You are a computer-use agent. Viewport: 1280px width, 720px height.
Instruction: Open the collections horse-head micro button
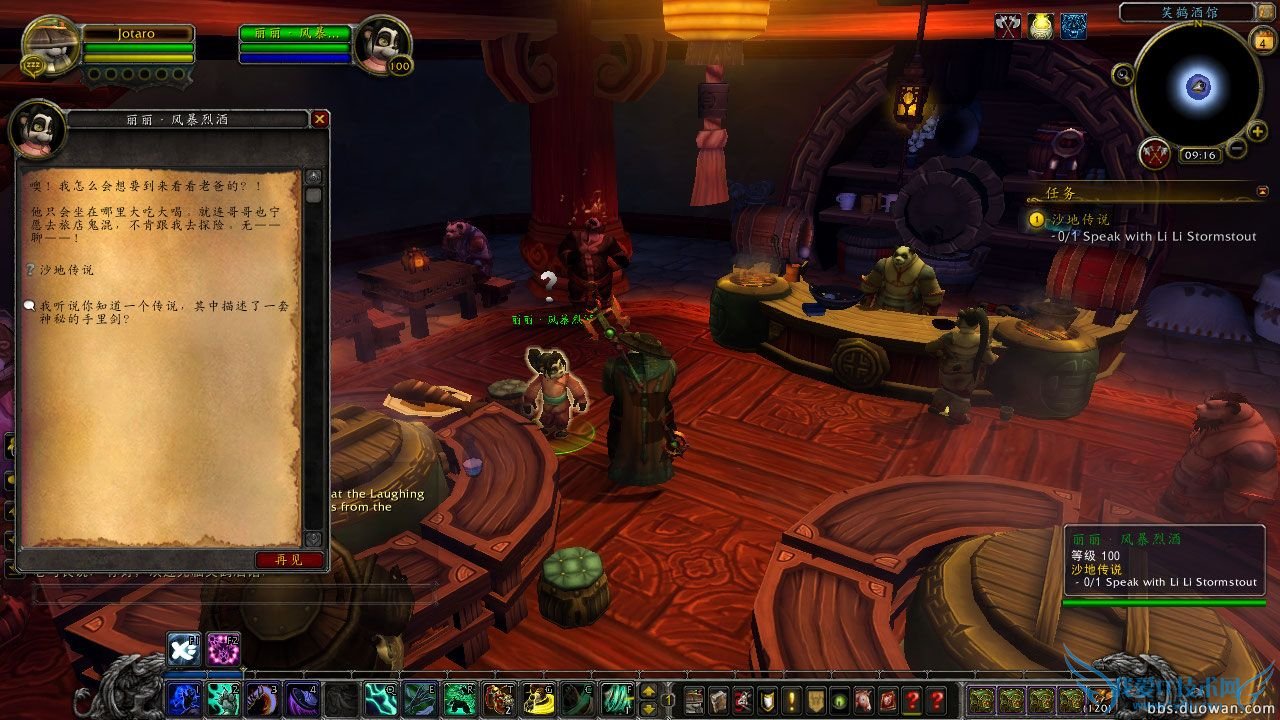[x=863, y=699]
